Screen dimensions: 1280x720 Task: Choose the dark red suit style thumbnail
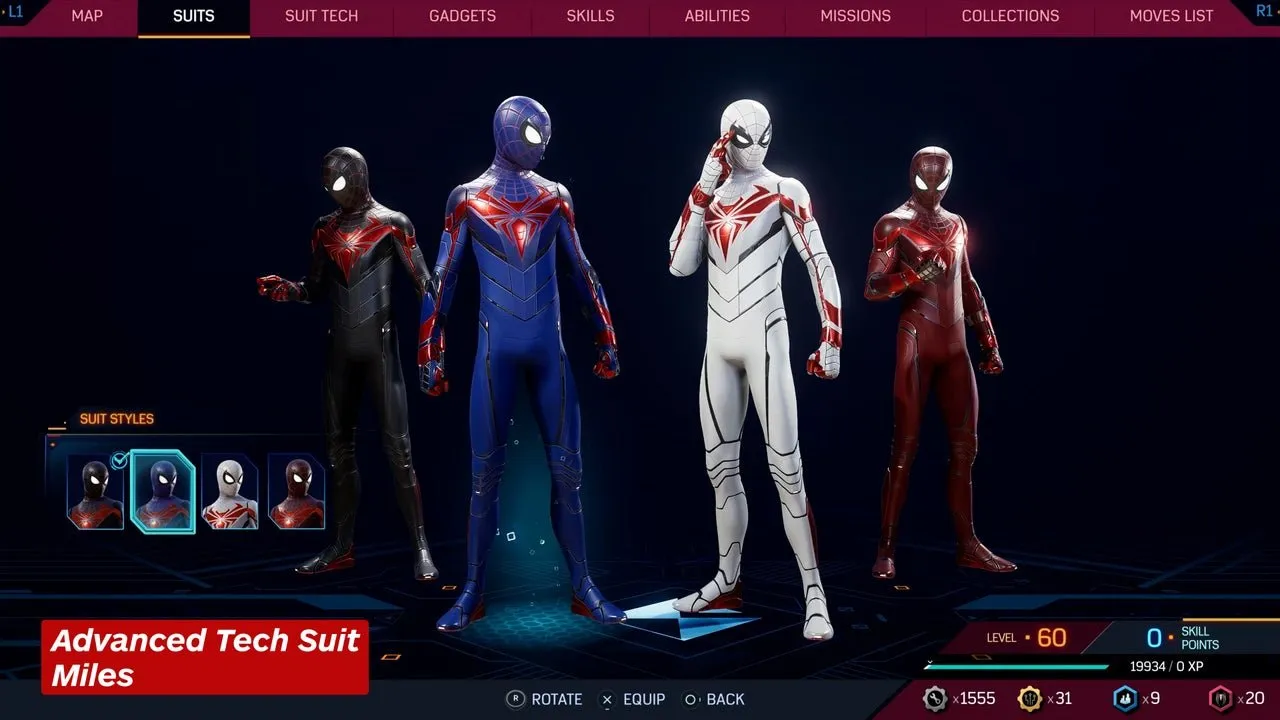(296, 492)
